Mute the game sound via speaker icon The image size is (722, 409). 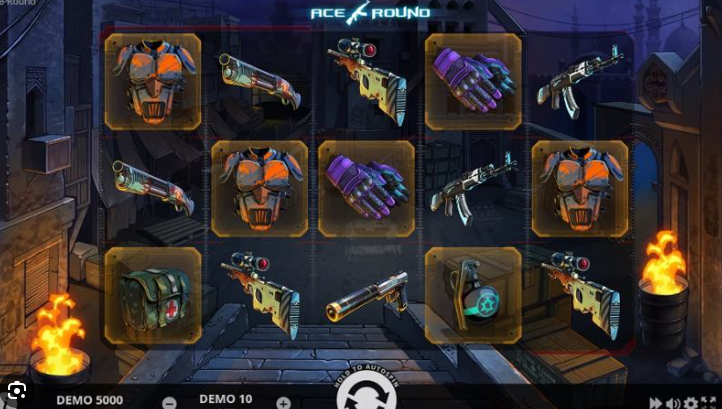pyautogui.click(x=671, y=403)
